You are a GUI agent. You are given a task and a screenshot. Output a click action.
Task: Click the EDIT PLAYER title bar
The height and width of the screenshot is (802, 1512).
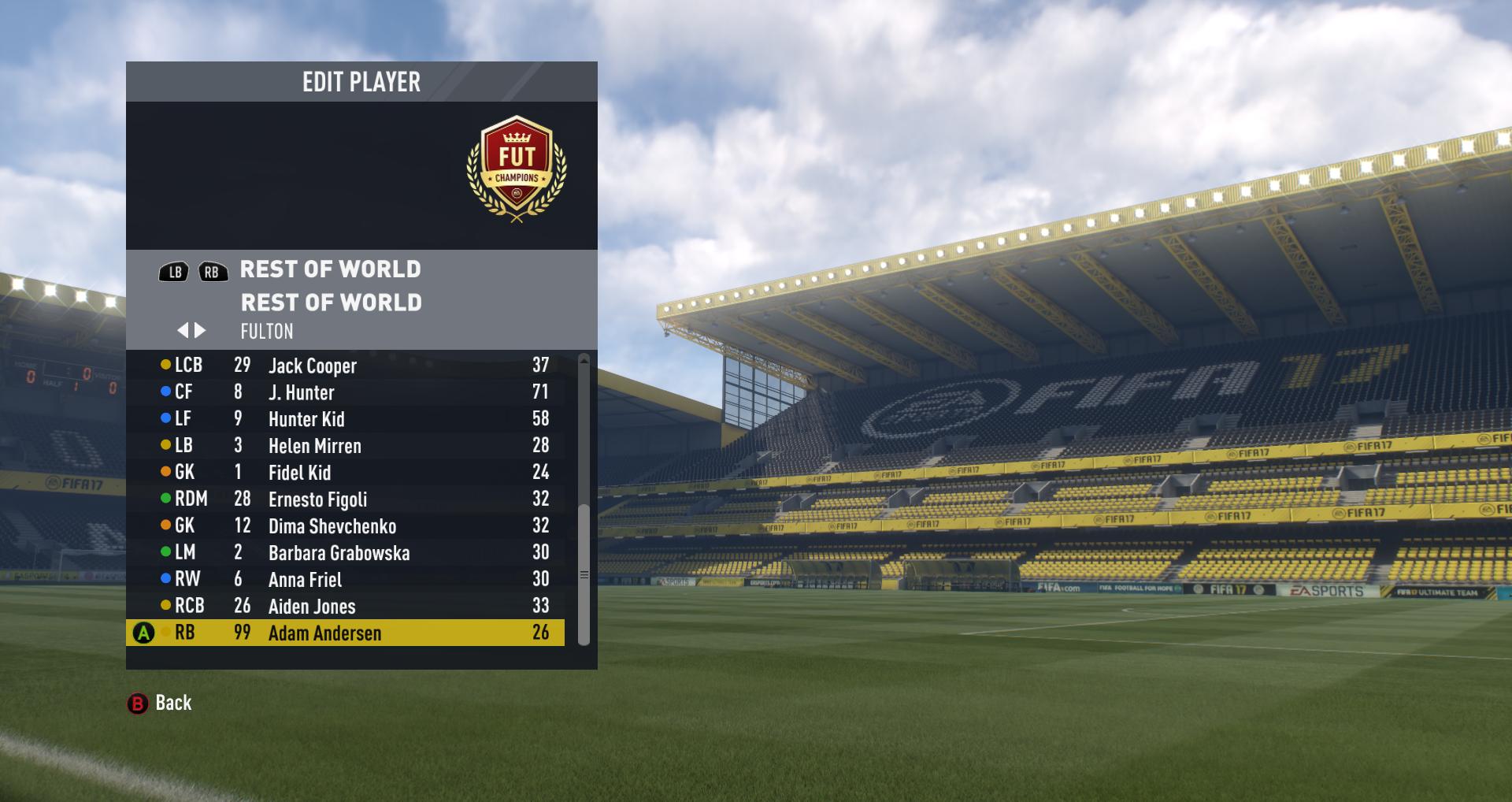[361, 82]
